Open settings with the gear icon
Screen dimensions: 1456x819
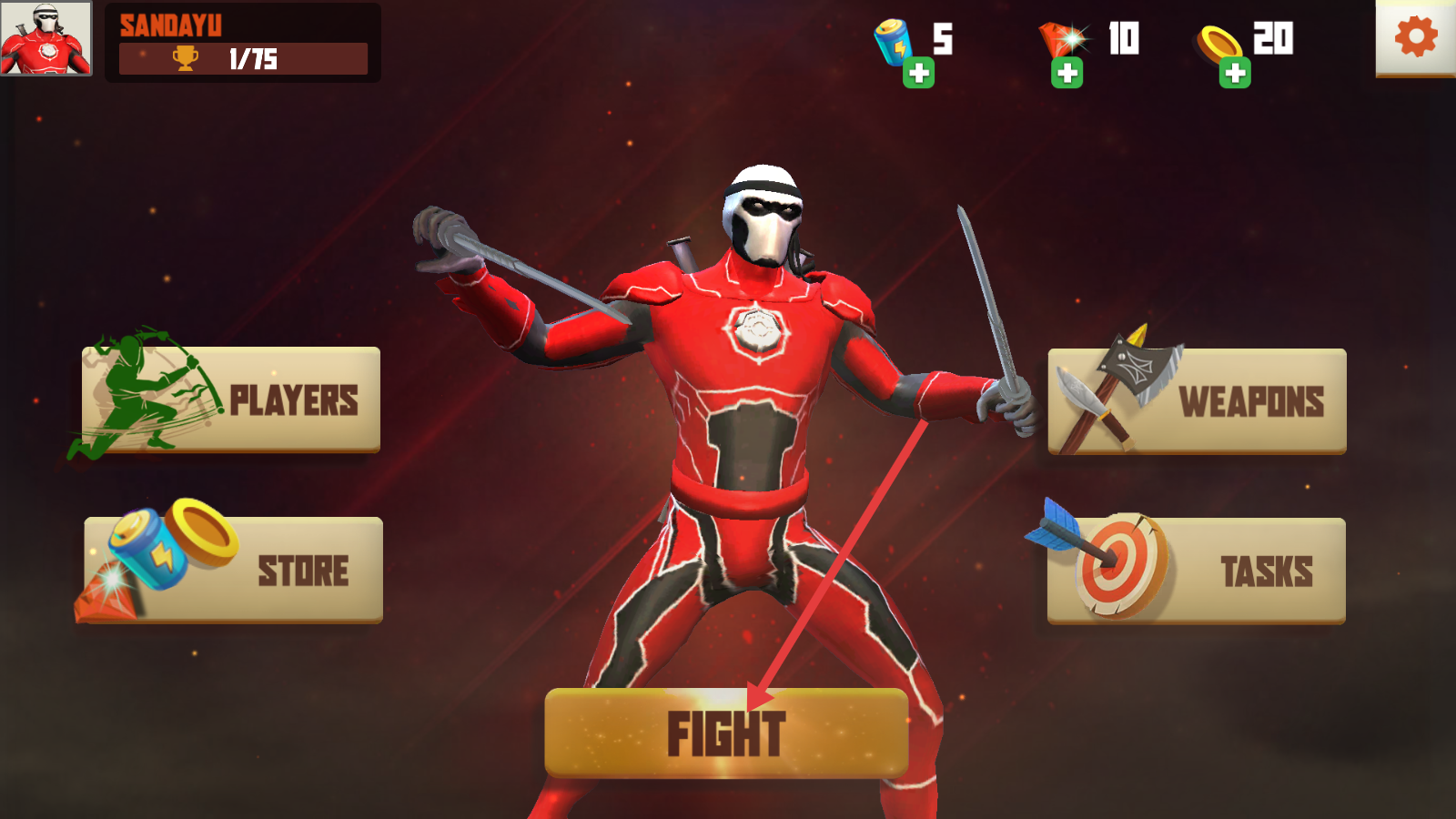click(1415, 37)
